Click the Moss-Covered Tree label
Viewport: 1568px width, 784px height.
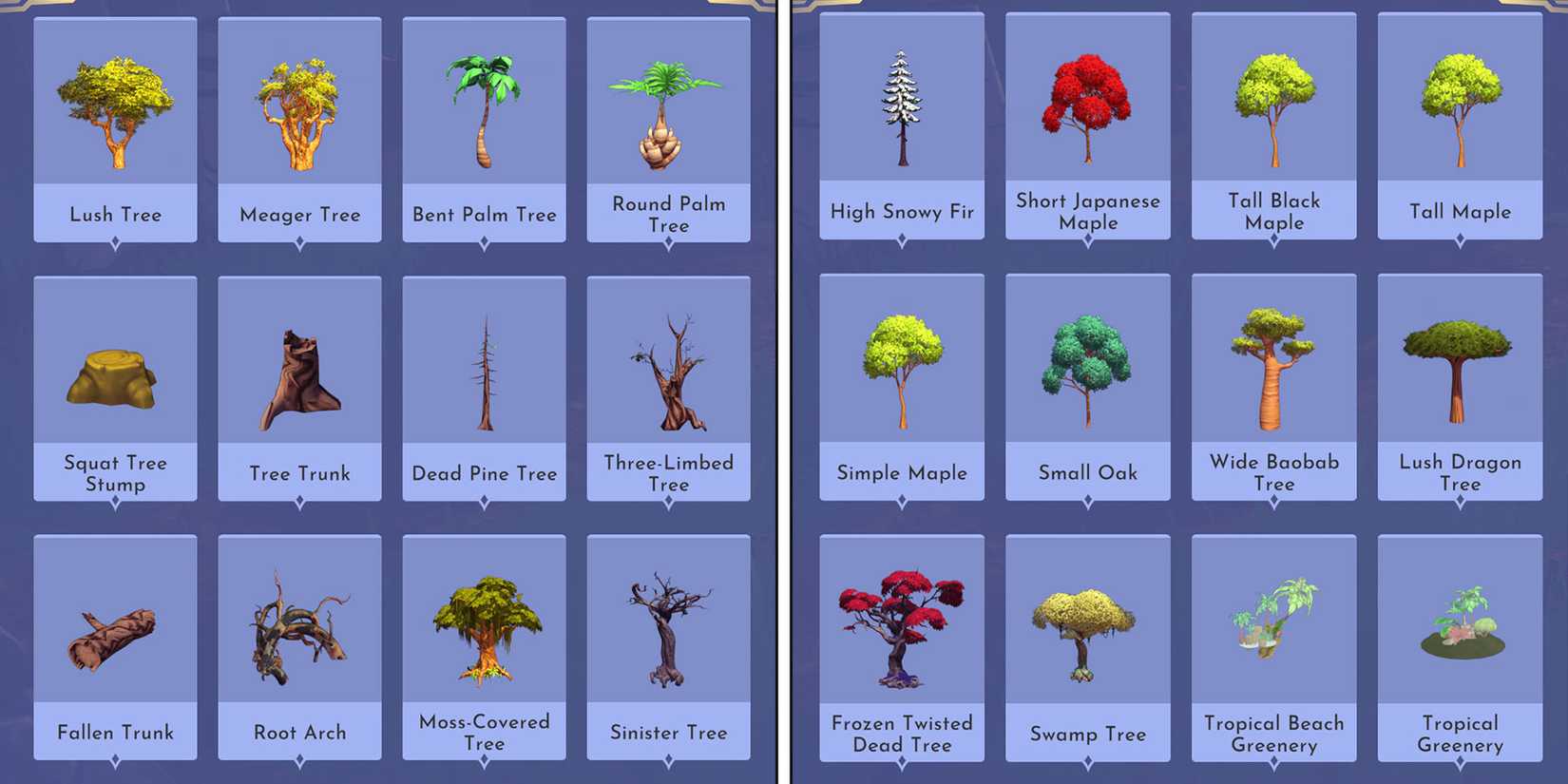click(x=483, y=733)
